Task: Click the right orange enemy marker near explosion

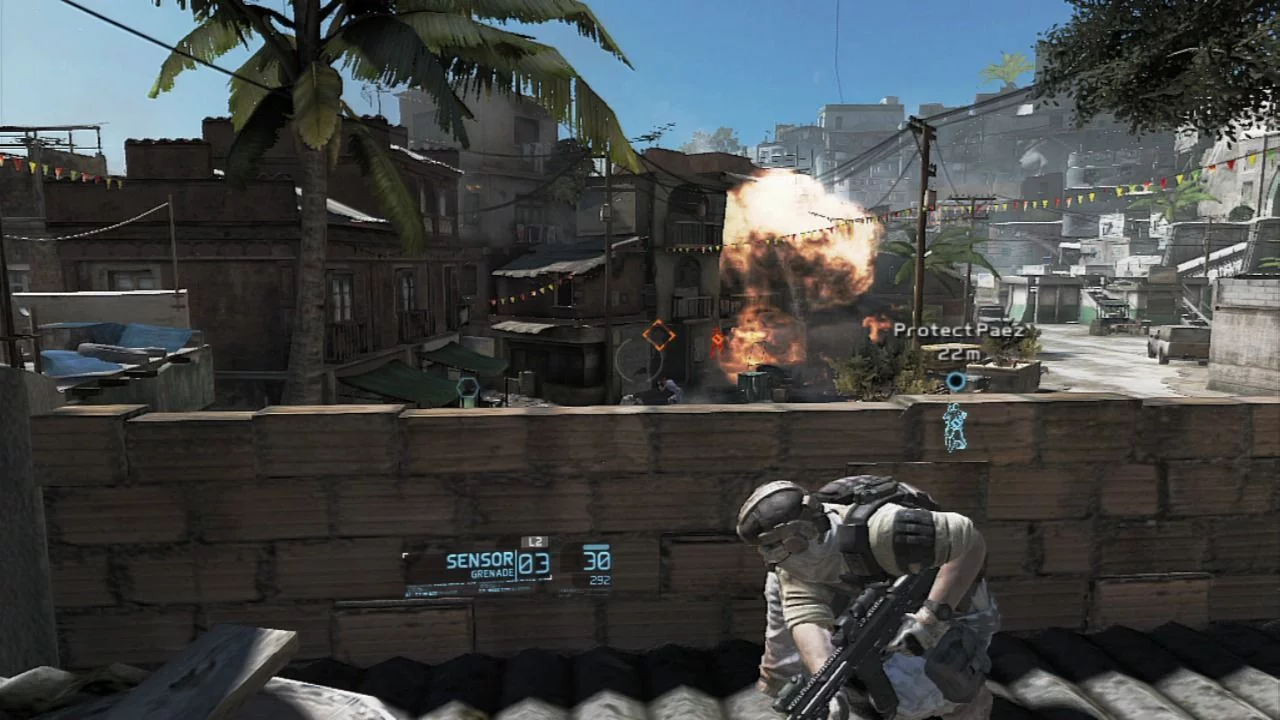Action: [717, 340]
